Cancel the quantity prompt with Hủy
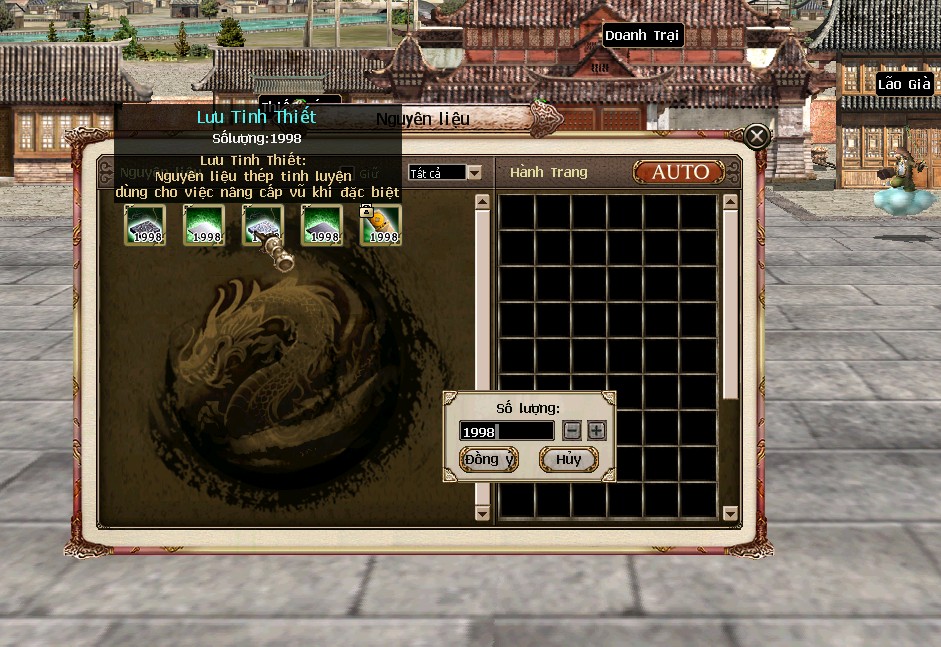 pos(568,459)
